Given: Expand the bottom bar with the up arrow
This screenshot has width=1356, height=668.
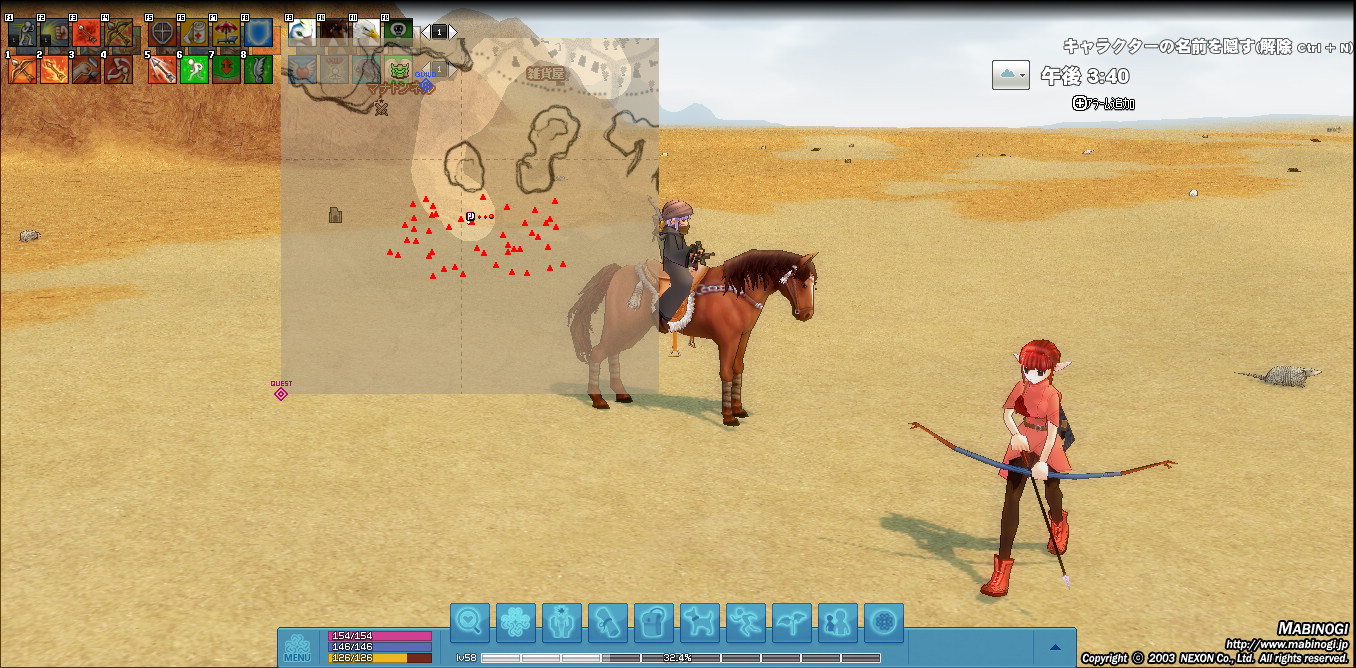Looking at the screenshot, I should (x=1054, y=647).
